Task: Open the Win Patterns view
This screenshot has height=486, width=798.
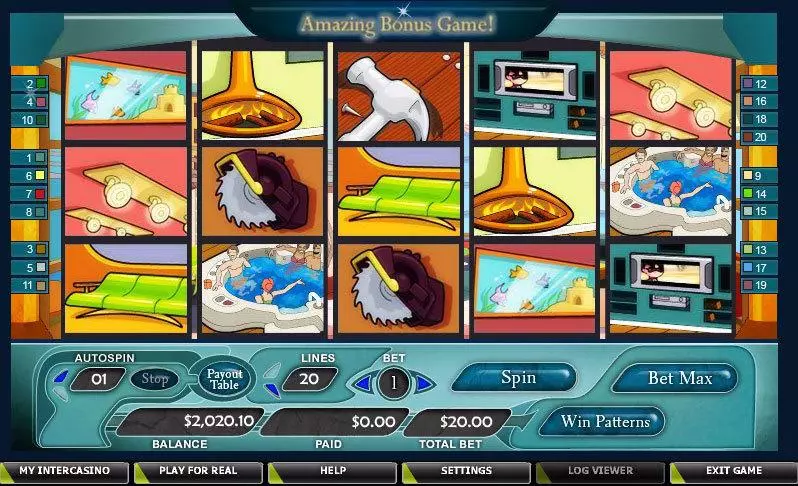Action: point(604,421)
